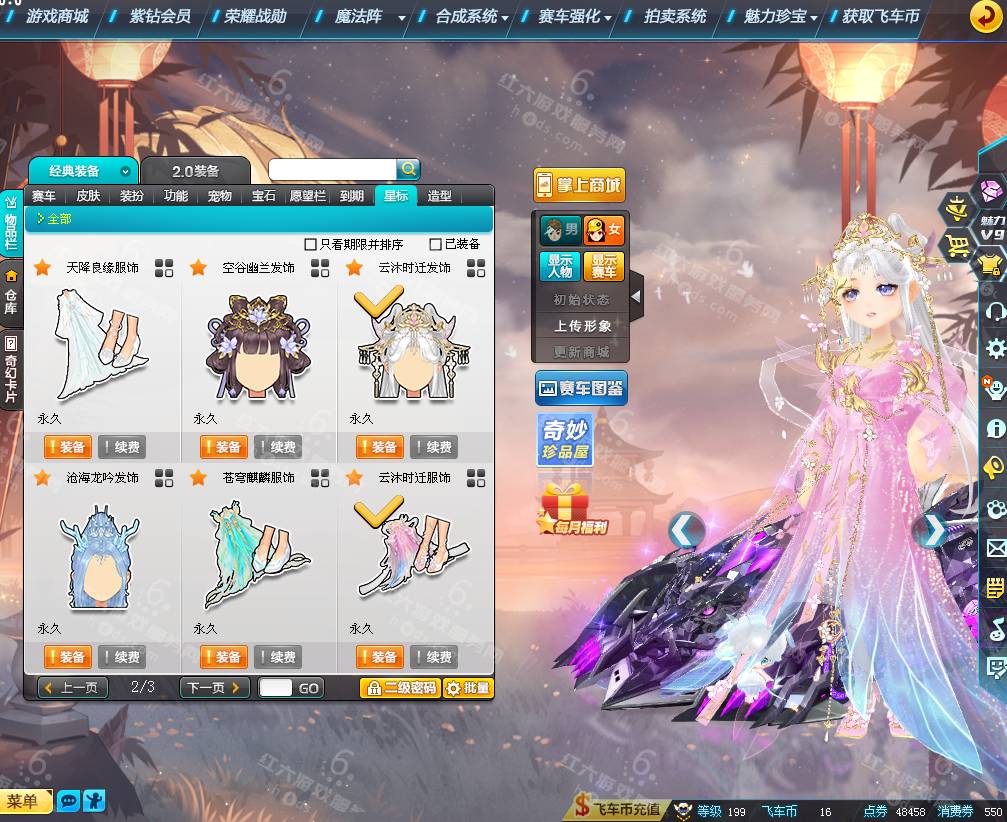Image resolution: width=1007 pixels, height=822 pixels.
Task: Click the 二级密码 lock button
Action: point(400,688)
